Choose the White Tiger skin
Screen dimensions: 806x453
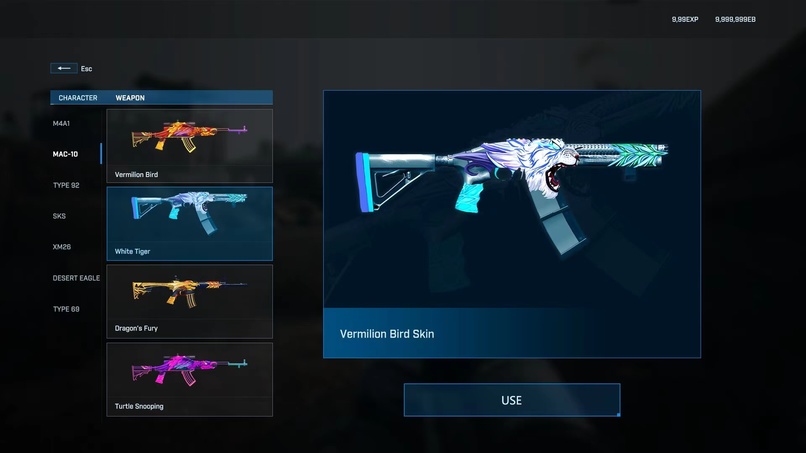tap(189, 223)
